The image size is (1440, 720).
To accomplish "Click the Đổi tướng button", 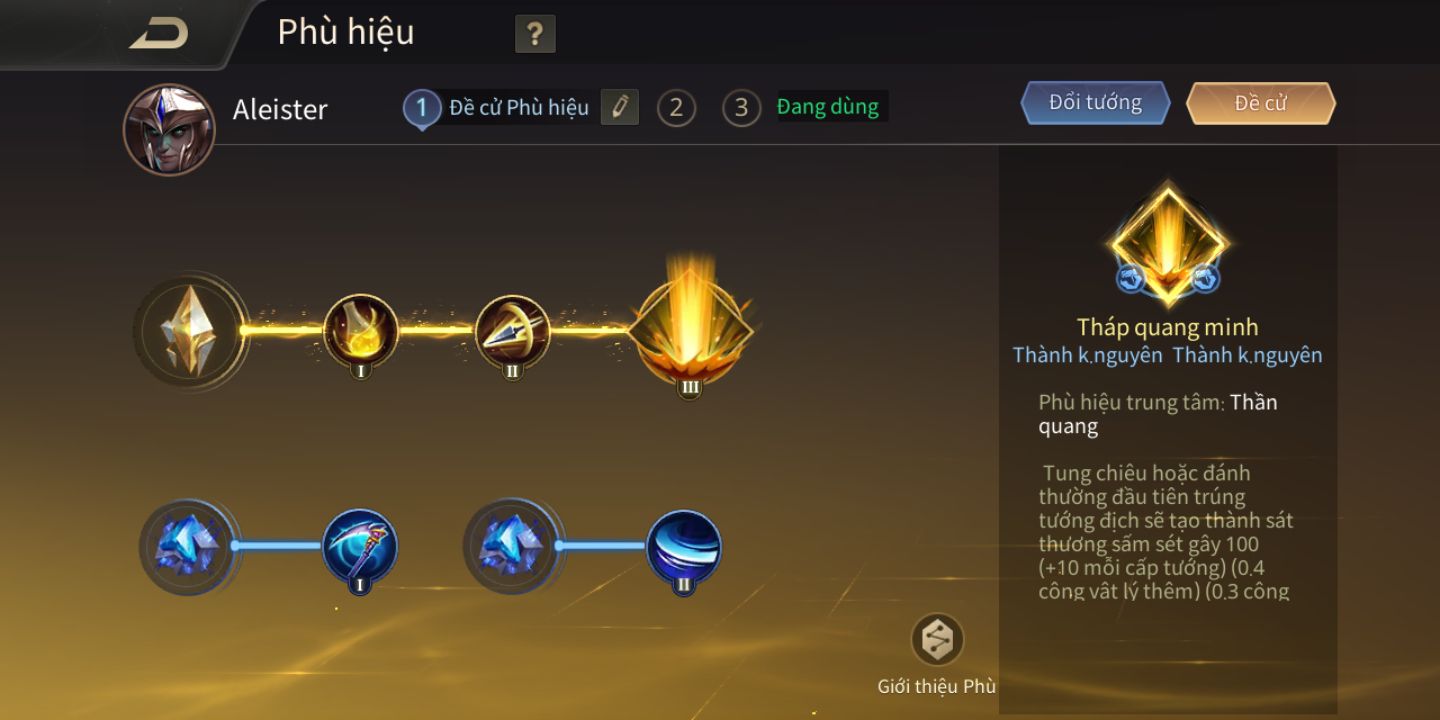I will click(1095, 103).
